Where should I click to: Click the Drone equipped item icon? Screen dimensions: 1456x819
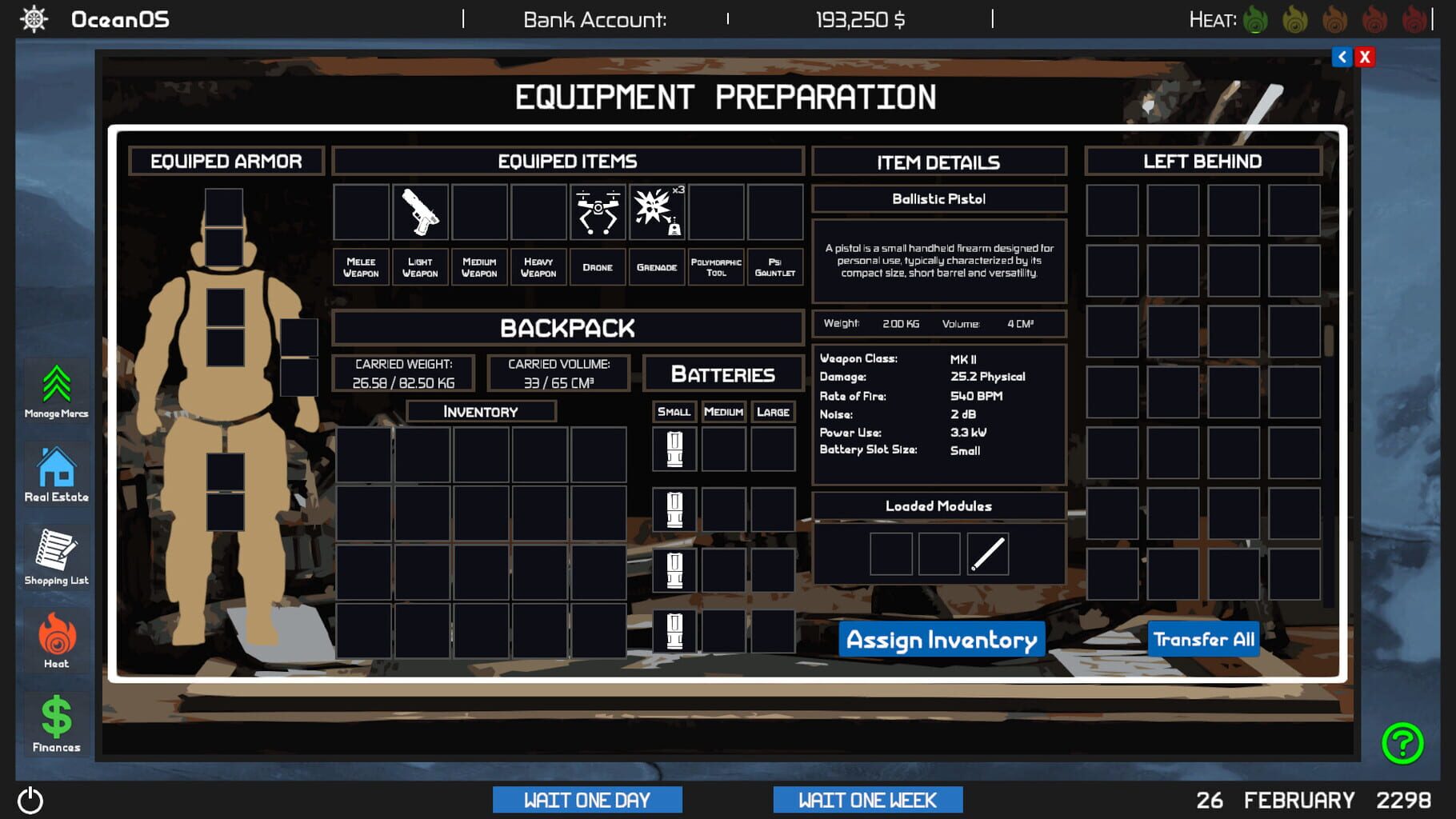click(x=598, y=213)
